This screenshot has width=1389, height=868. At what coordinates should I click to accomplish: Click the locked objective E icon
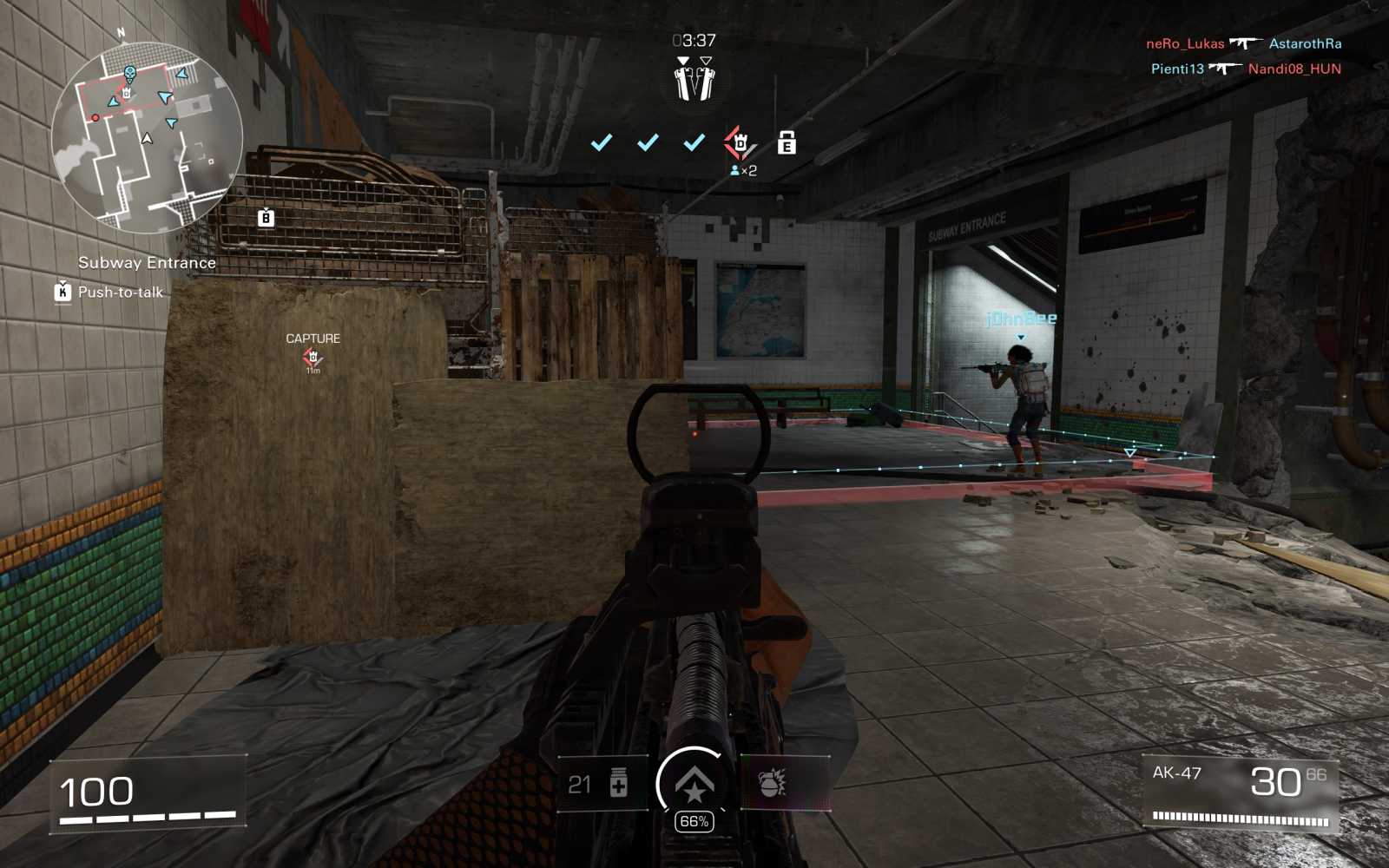[x=787, y=142]
